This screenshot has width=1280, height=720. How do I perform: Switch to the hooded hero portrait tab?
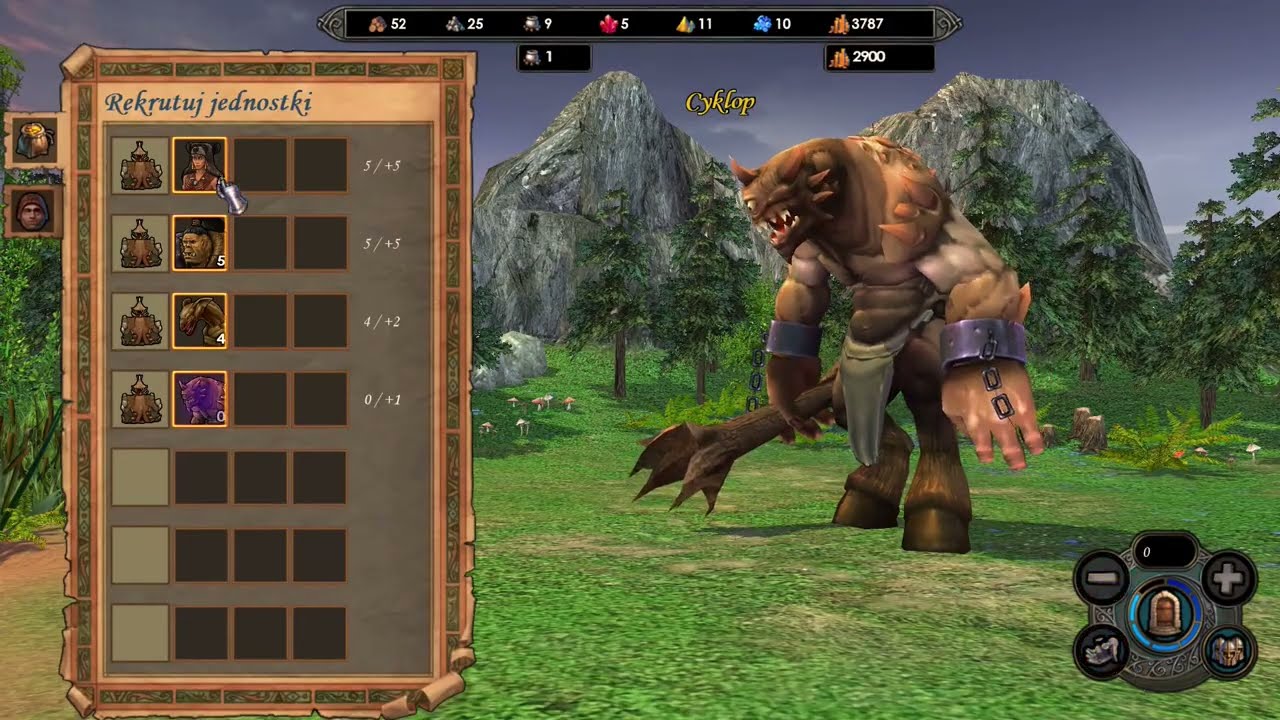34,211
